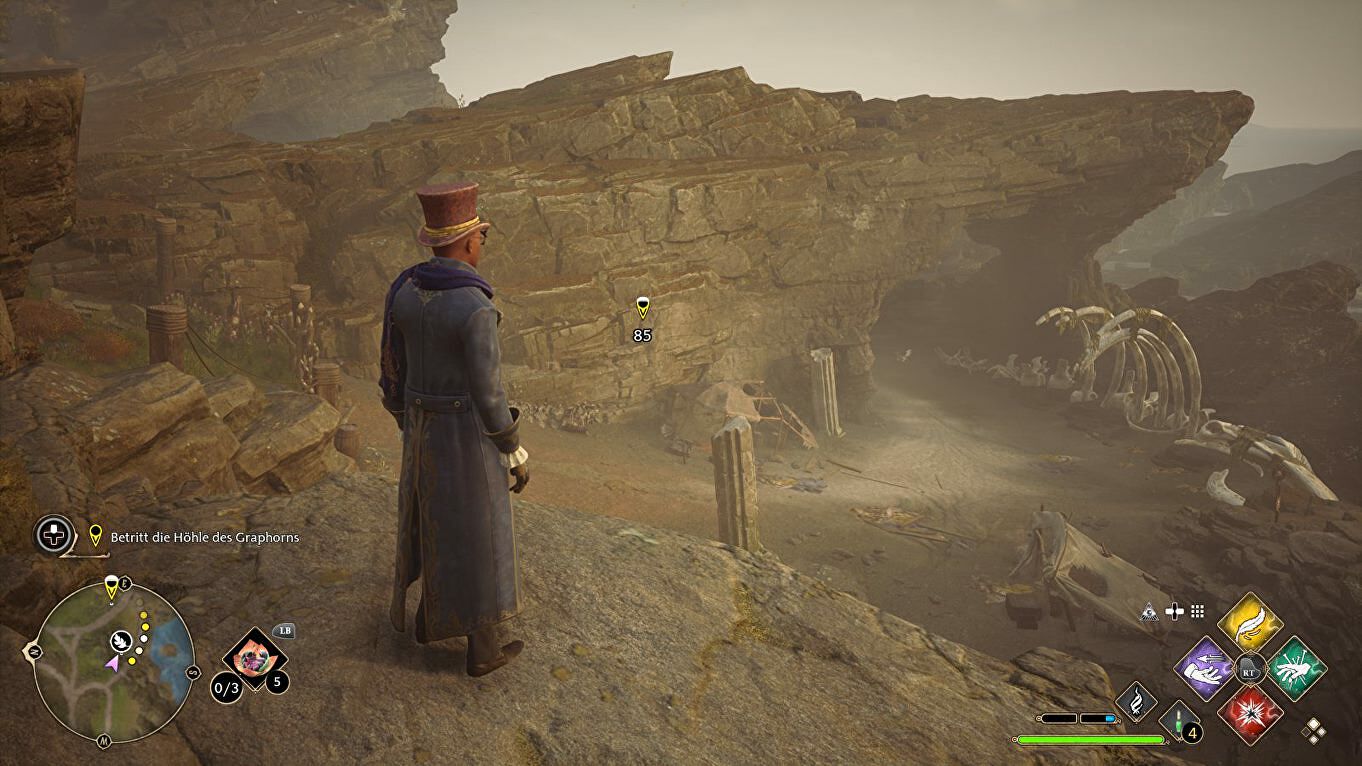Select the tracked quest 'Betritt die Höhle des Graphorns'
Image resolution: width=1362 pixels, height=766 pixels.
coord(204,538)
